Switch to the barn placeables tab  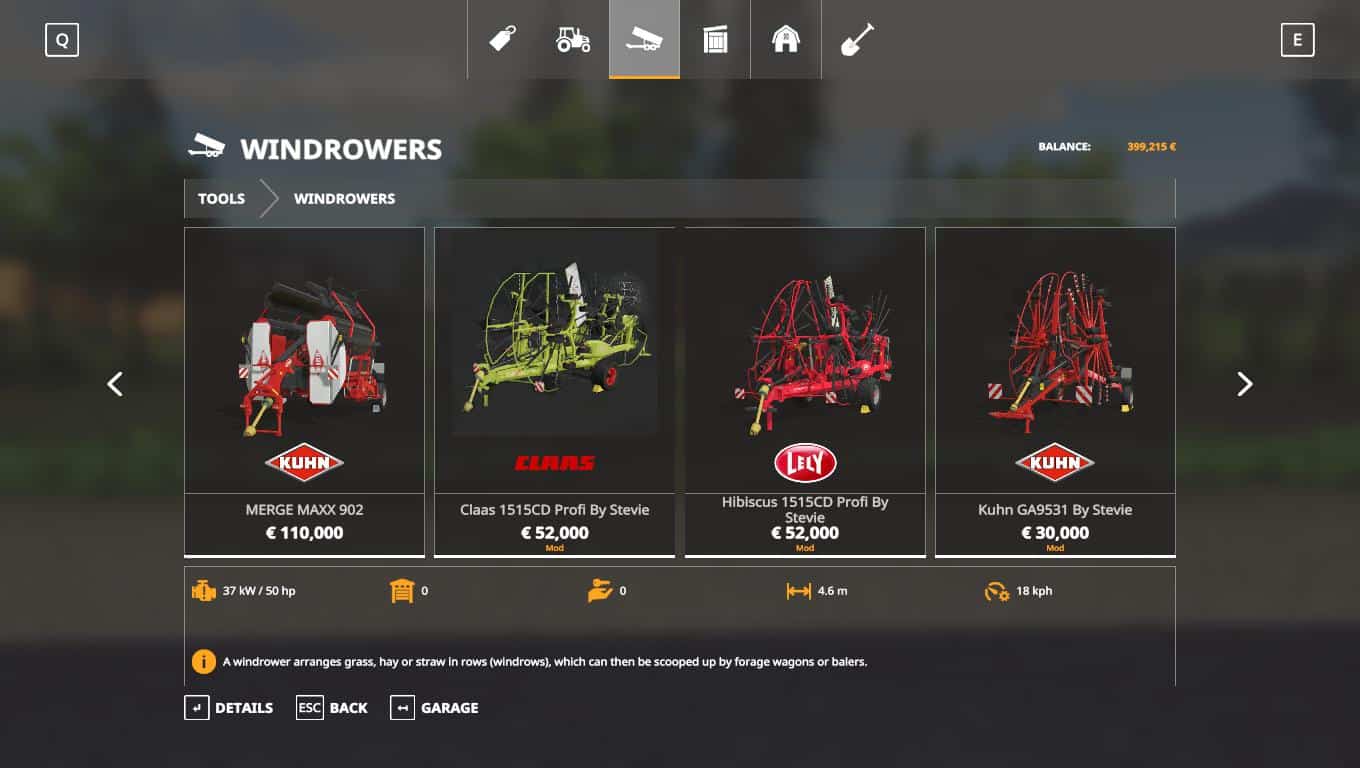[x=786, y=40]
